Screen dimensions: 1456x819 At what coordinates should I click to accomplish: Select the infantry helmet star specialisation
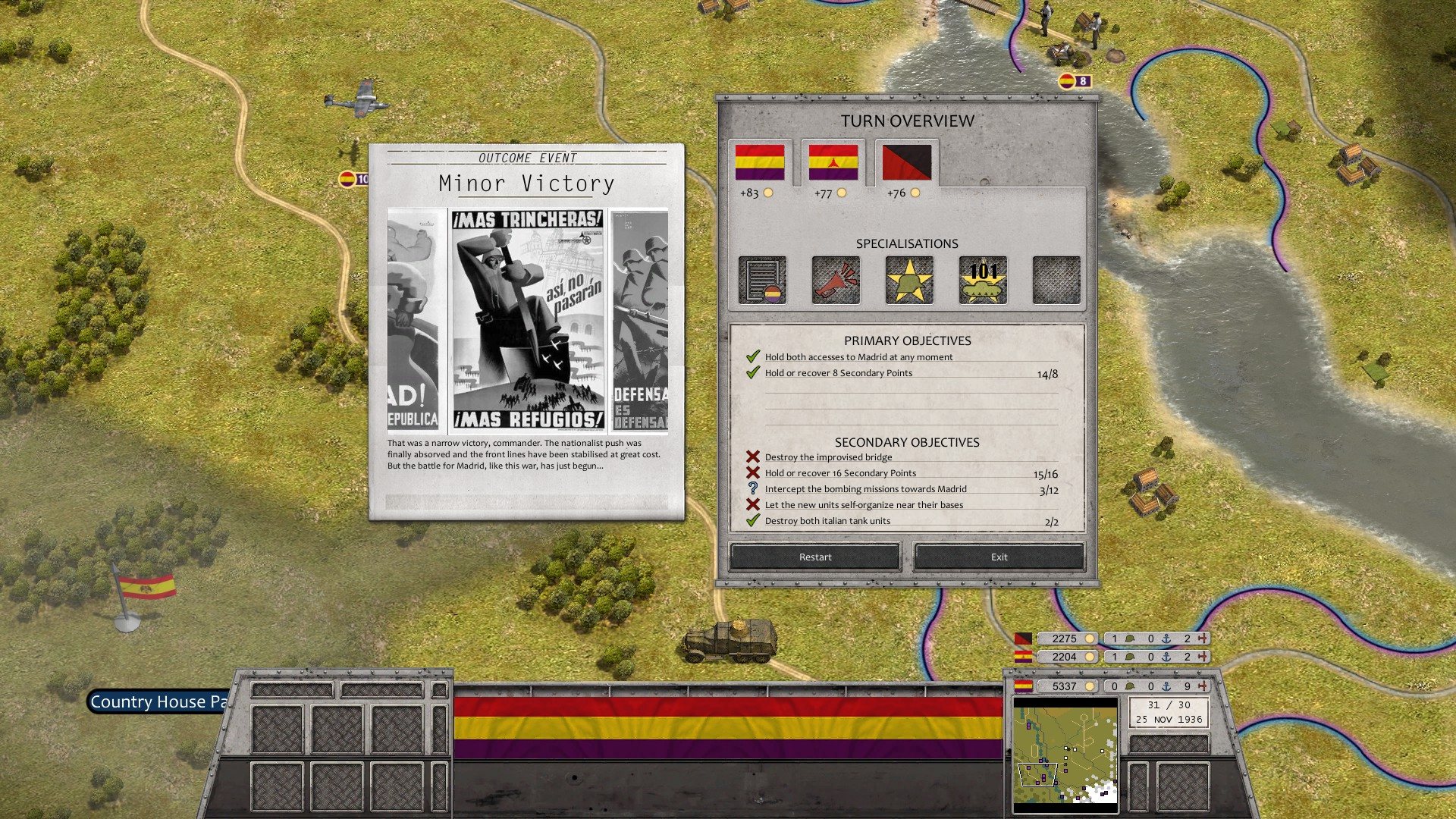click(x=908, y=280)
